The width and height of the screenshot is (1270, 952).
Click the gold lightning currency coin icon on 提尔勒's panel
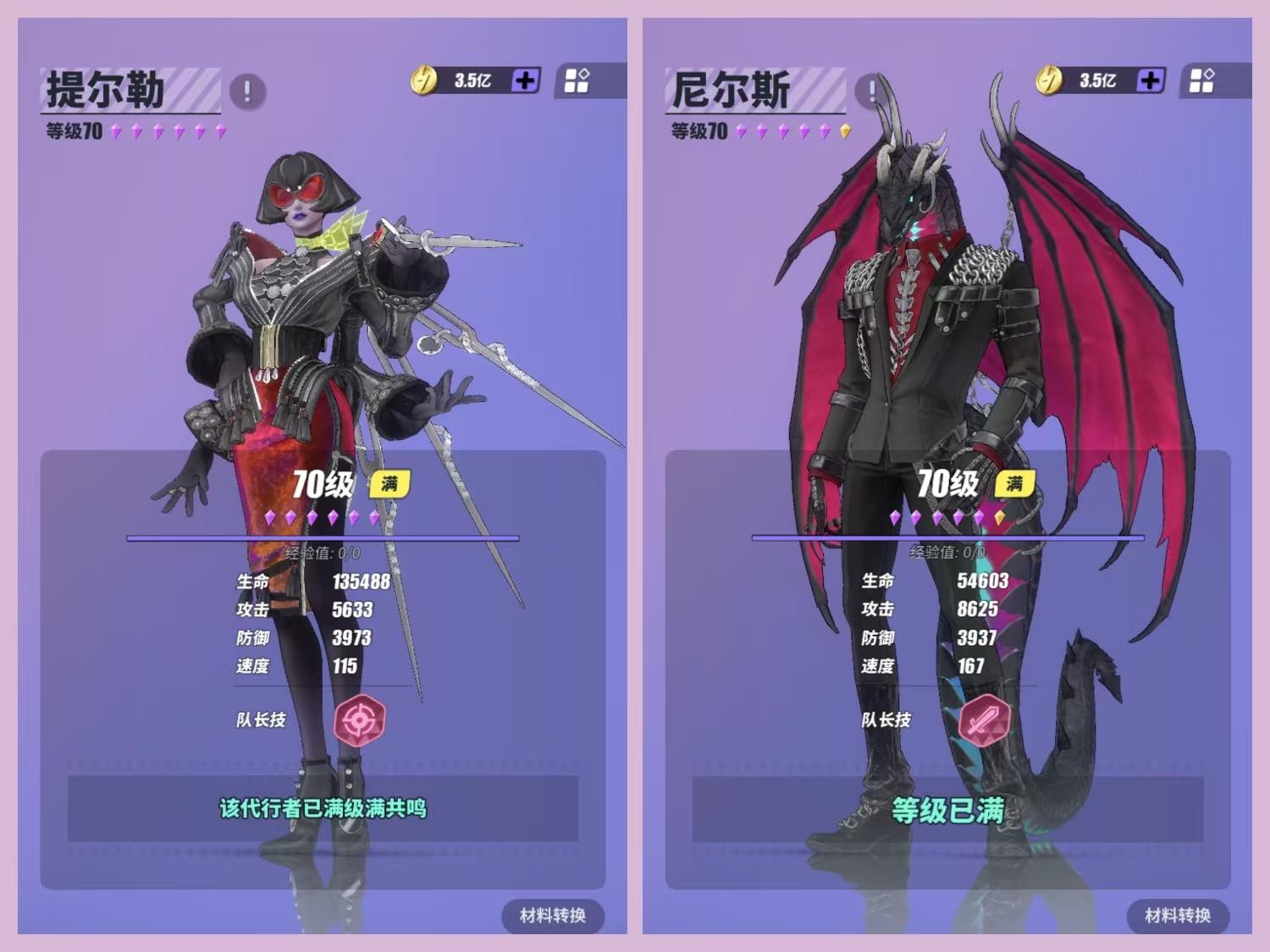426,79
